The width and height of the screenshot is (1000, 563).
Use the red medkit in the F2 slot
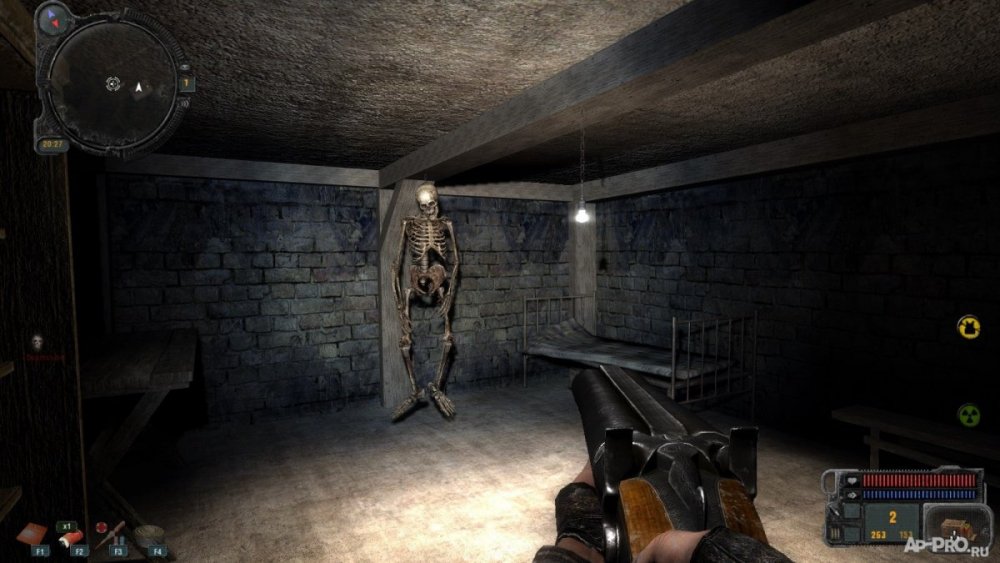(x=74, y=537)
